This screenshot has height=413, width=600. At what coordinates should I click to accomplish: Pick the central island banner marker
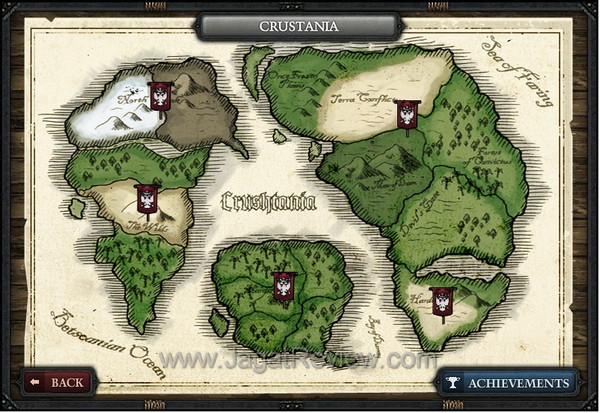pos(285,285)
